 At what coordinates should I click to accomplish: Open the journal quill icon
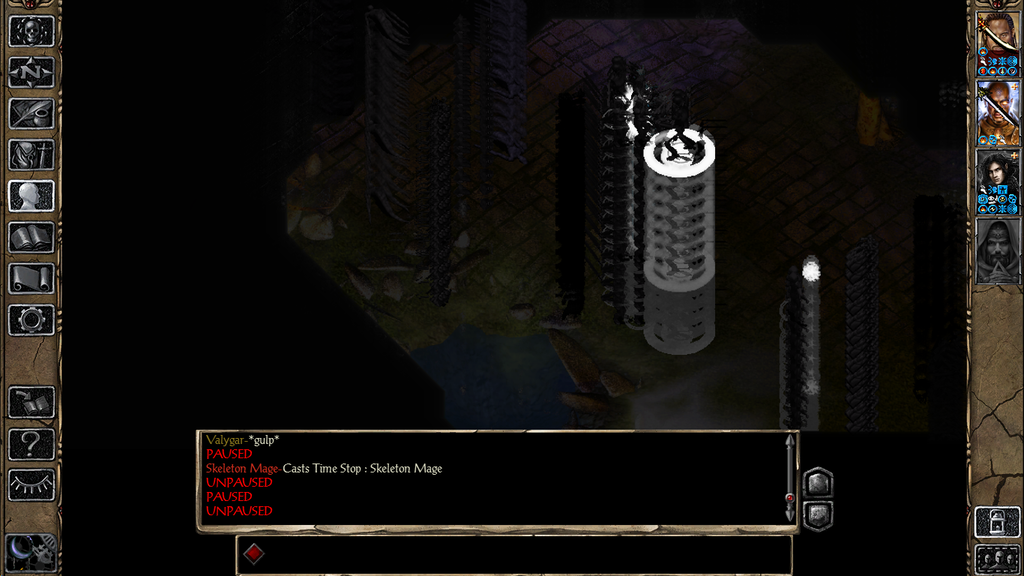(x=31, y=113)
